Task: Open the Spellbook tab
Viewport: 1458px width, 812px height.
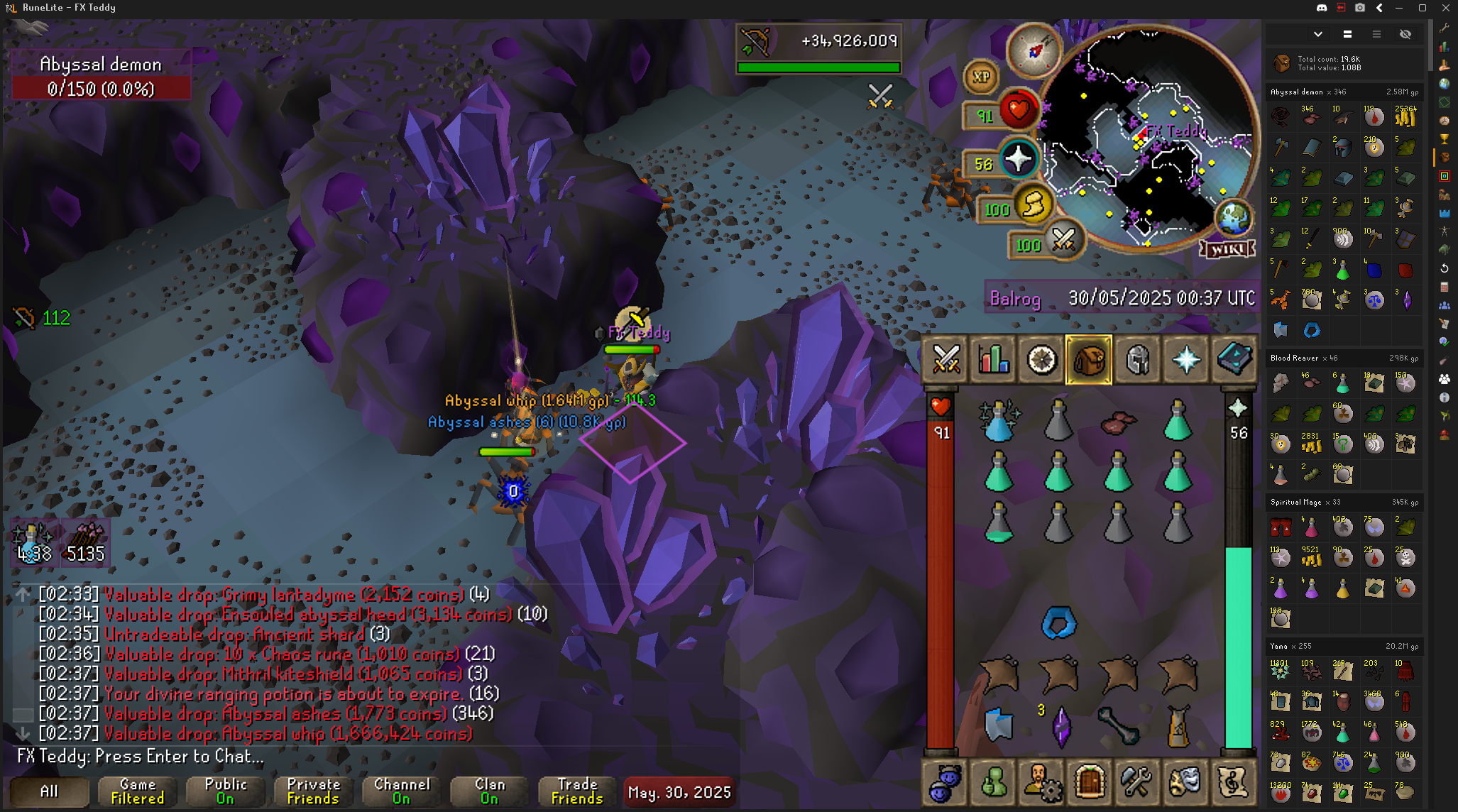Action: (1234, 359)
